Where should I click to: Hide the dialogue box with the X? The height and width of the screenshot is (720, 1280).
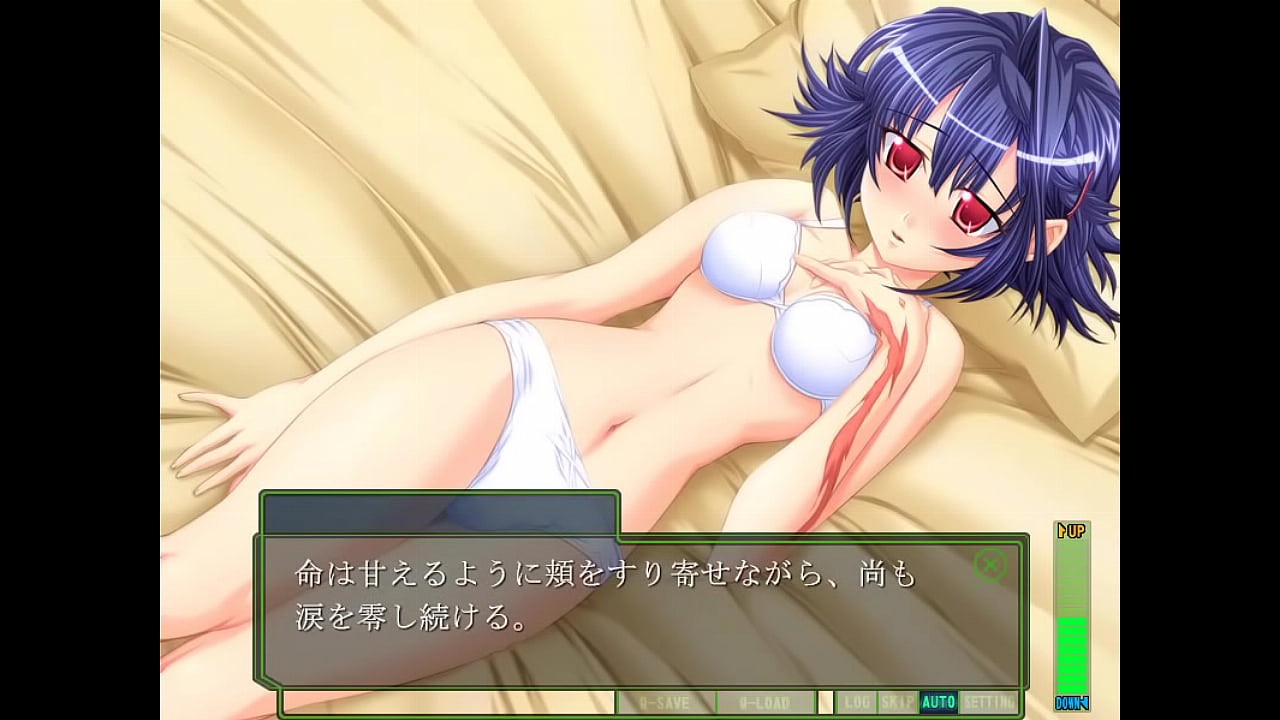tap(990, 566)
